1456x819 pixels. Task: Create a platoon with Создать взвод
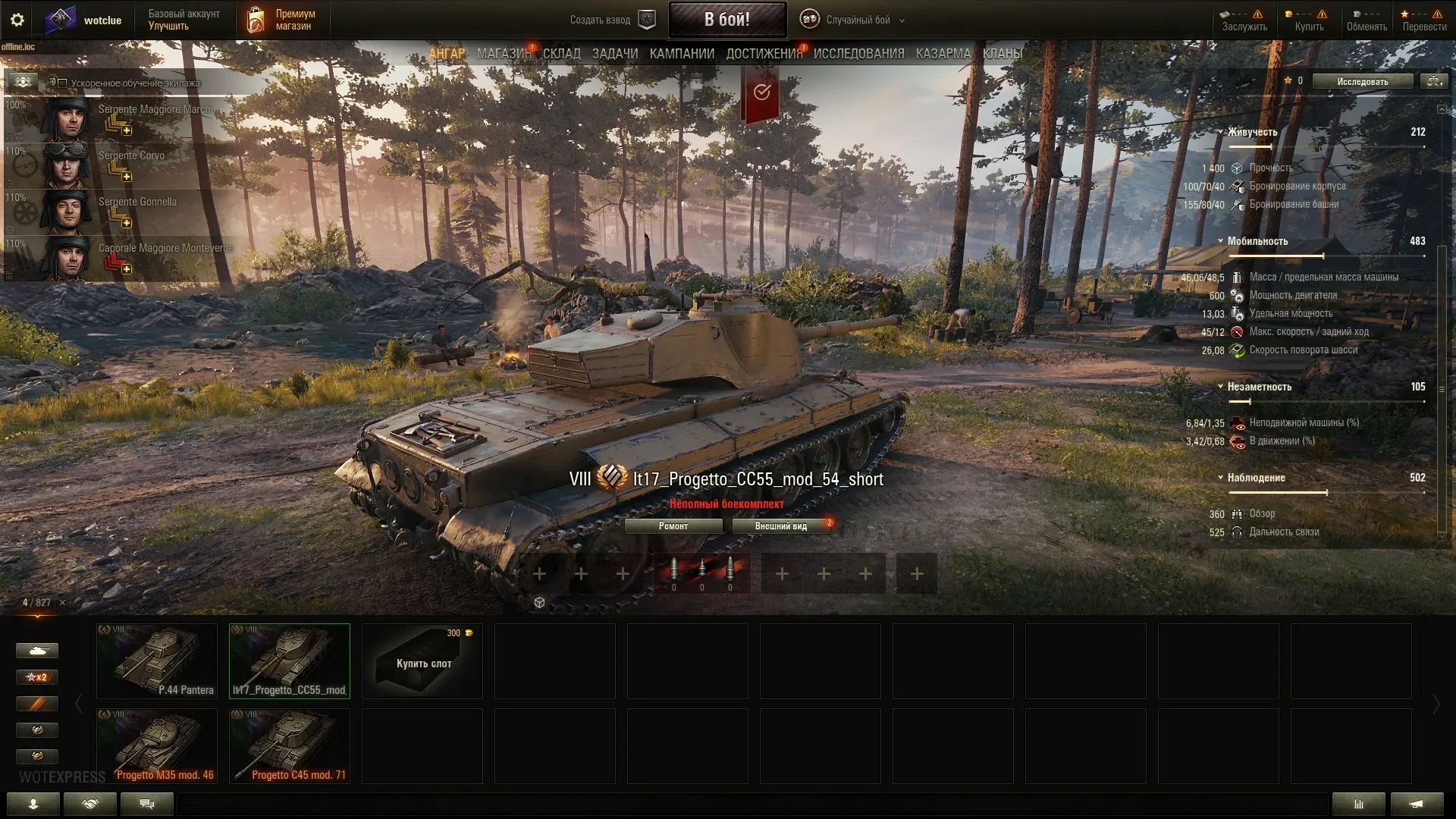pos(611,20)
